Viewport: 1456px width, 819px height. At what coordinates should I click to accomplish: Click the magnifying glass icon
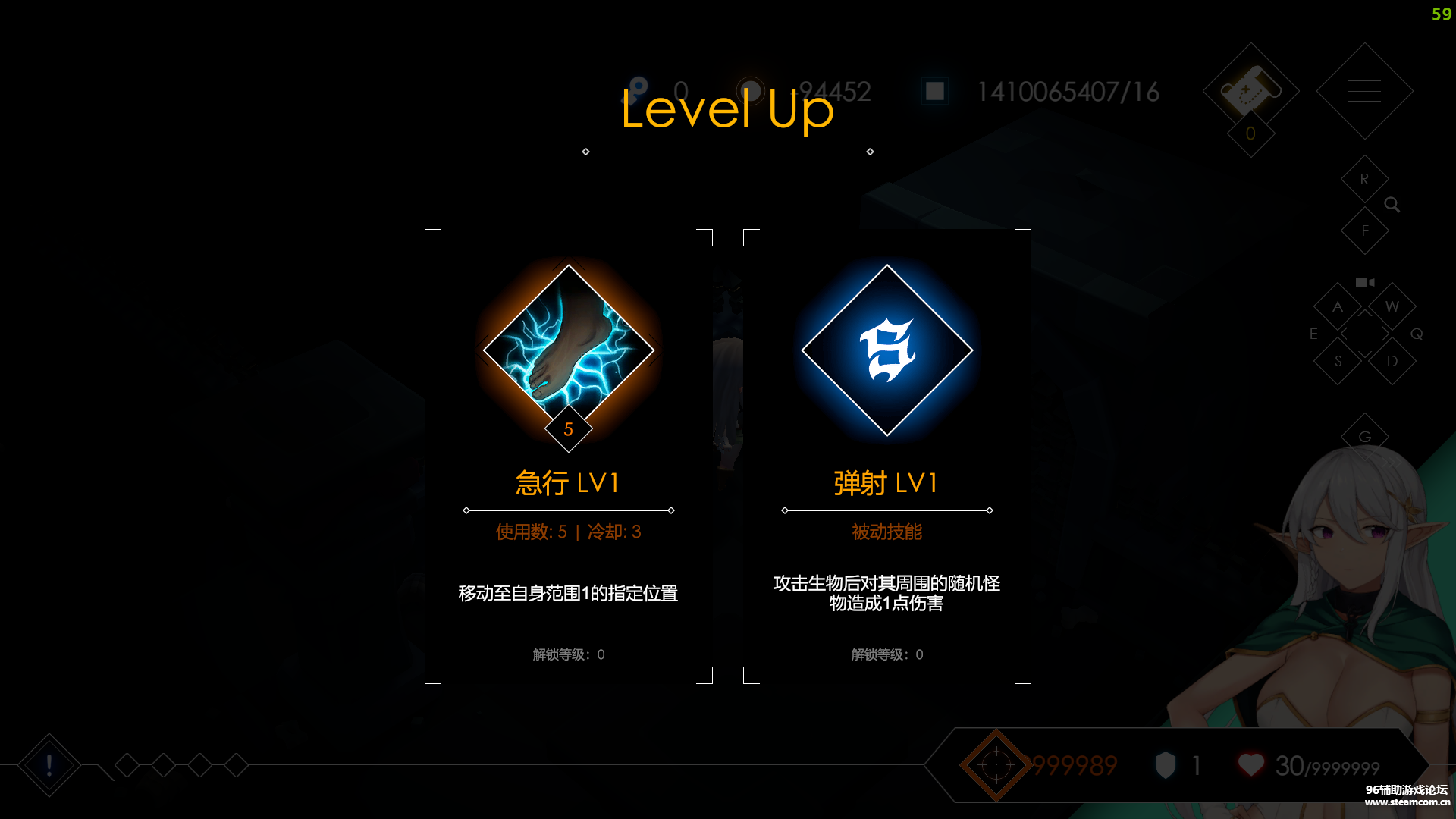1392,205
